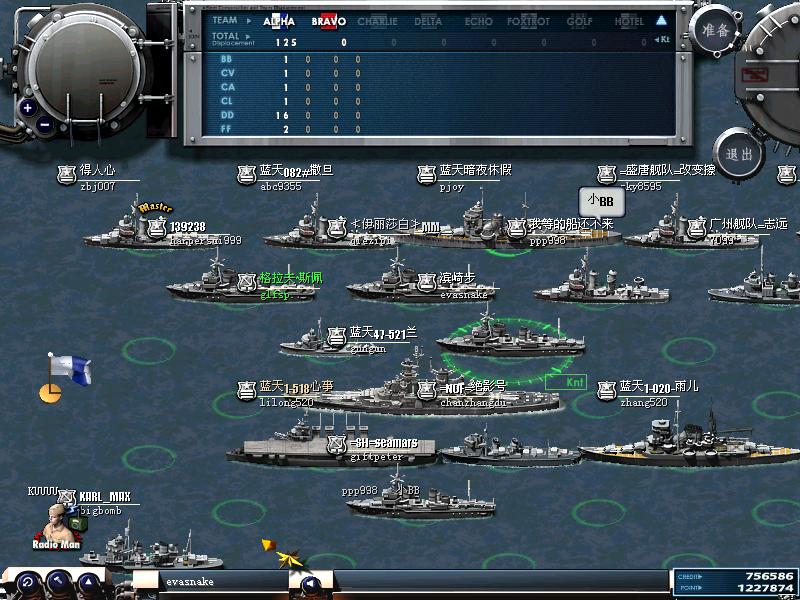Screen dimensions: 800x600
Task: Select the HOTEL team column
Action: tap(629, 21)
